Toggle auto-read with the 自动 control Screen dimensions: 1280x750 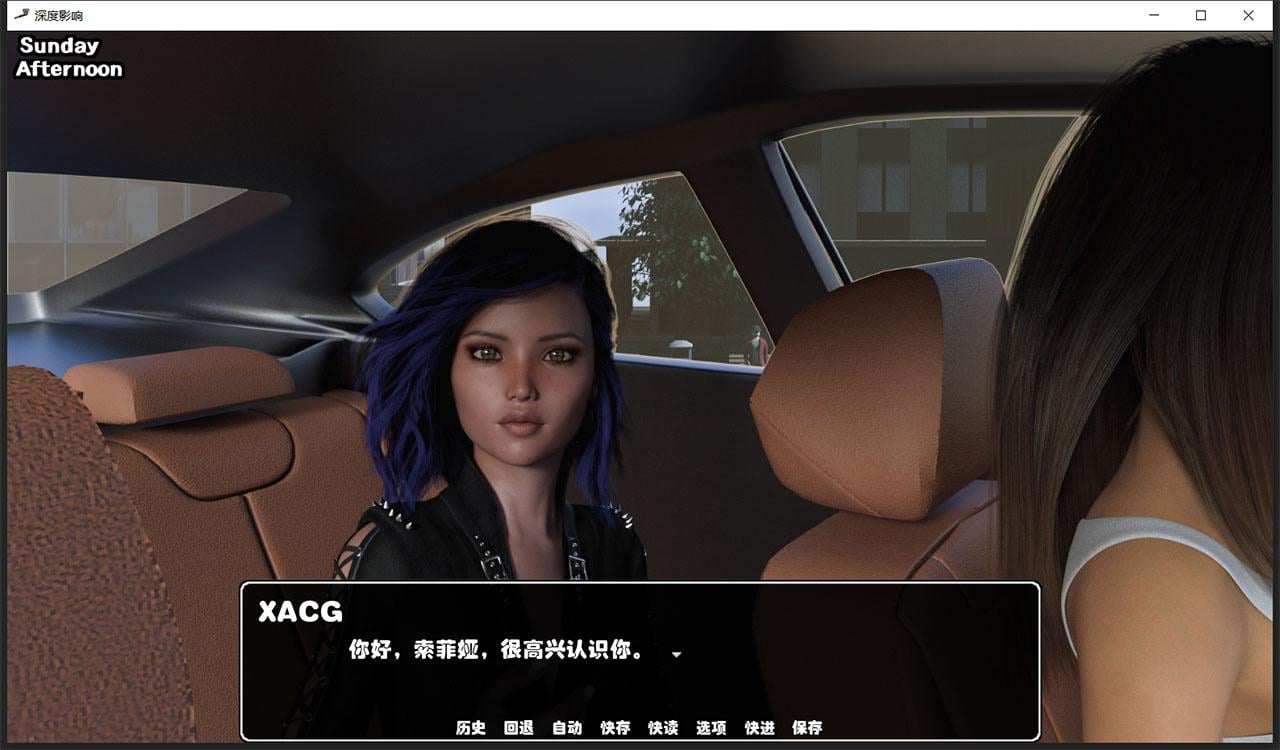click(x=567, y=728)
